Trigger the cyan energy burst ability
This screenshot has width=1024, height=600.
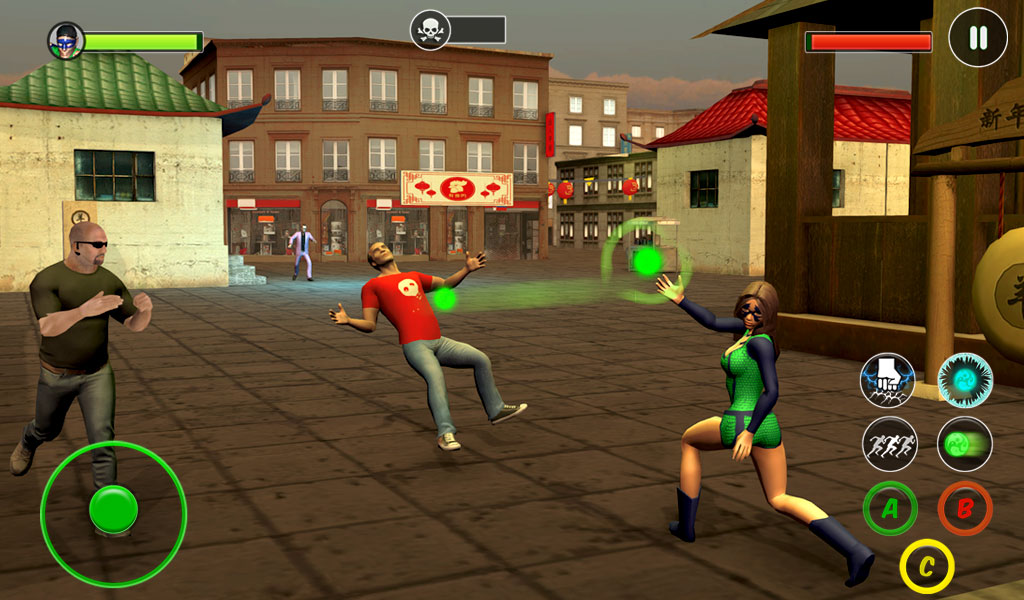(x=965, y=380)
